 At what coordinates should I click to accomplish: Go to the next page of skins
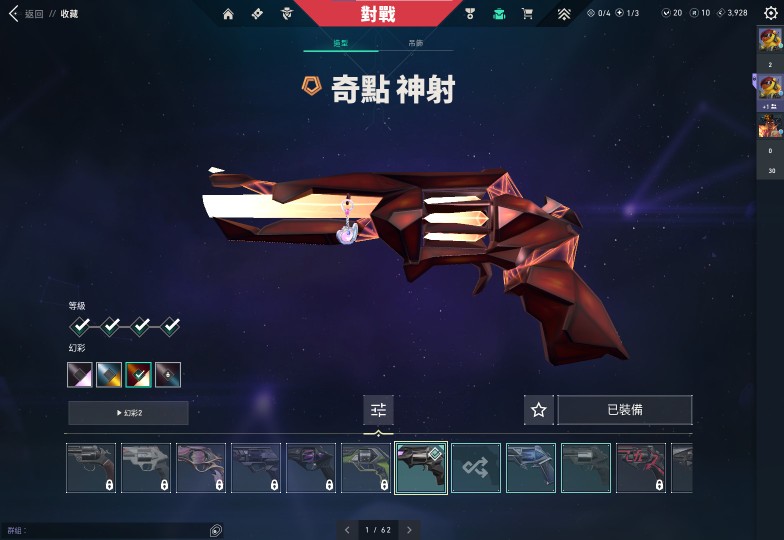(409, 530)
